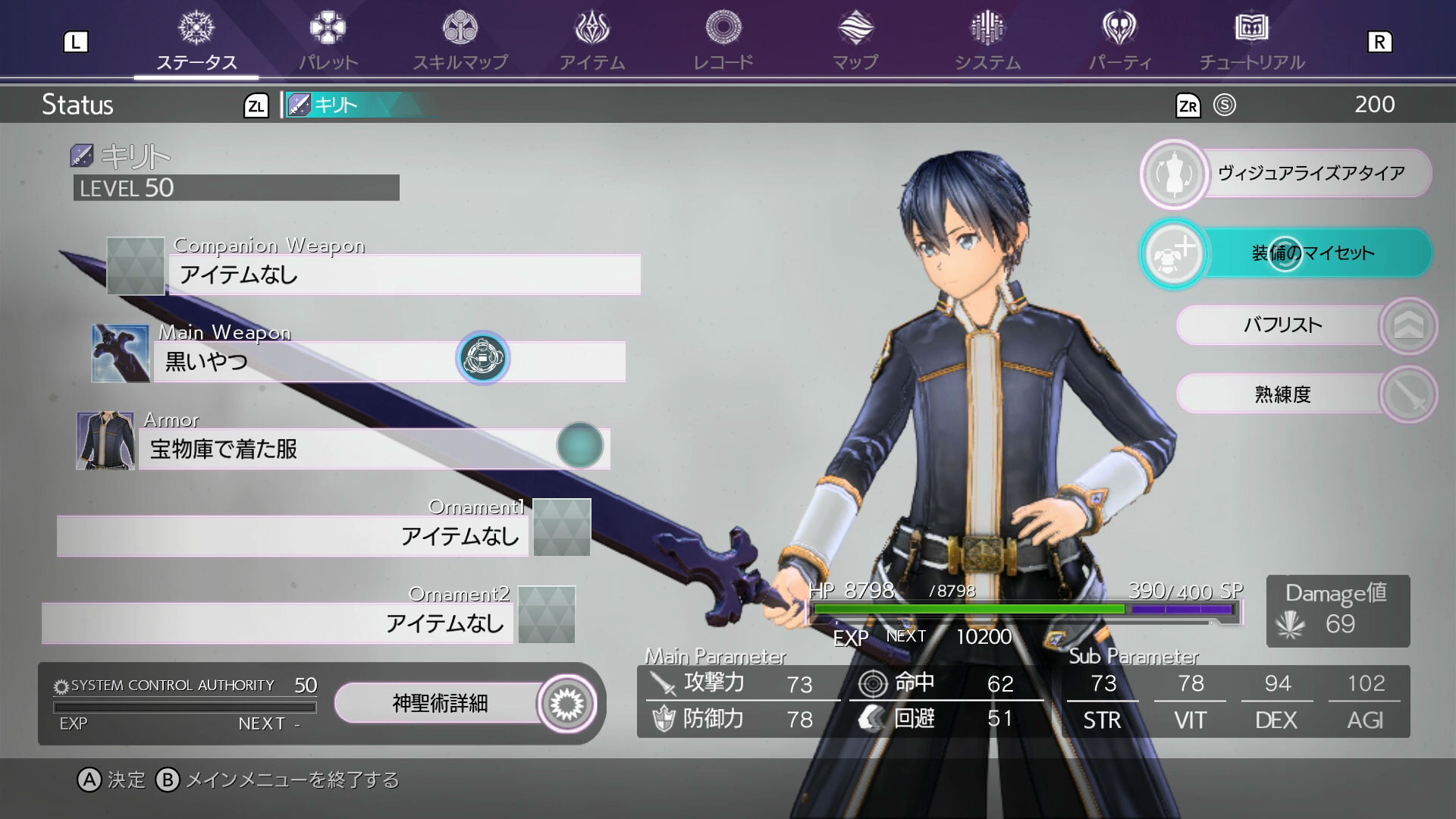Open the システム tab
This screenshot has height=819, width=1456.
(x=987, y=42)
